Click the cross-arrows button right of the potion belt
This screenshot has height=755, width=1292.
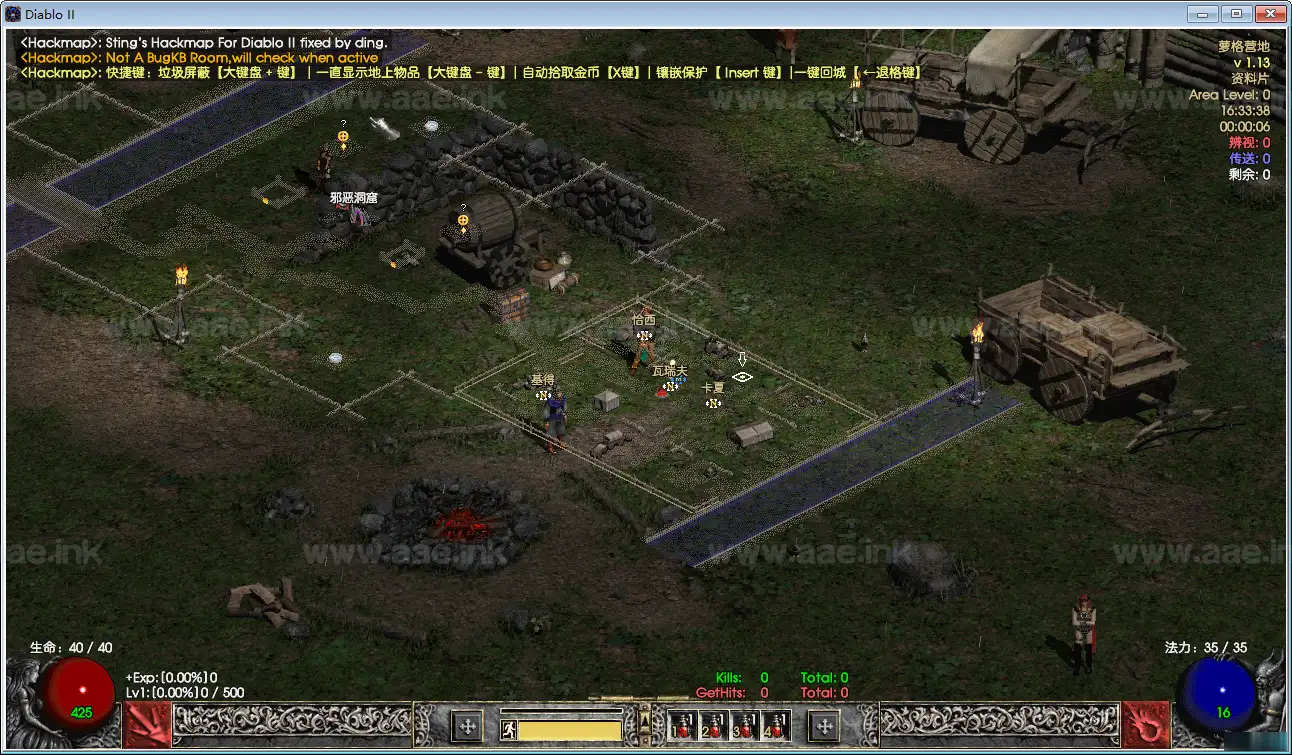coord(824,727)
